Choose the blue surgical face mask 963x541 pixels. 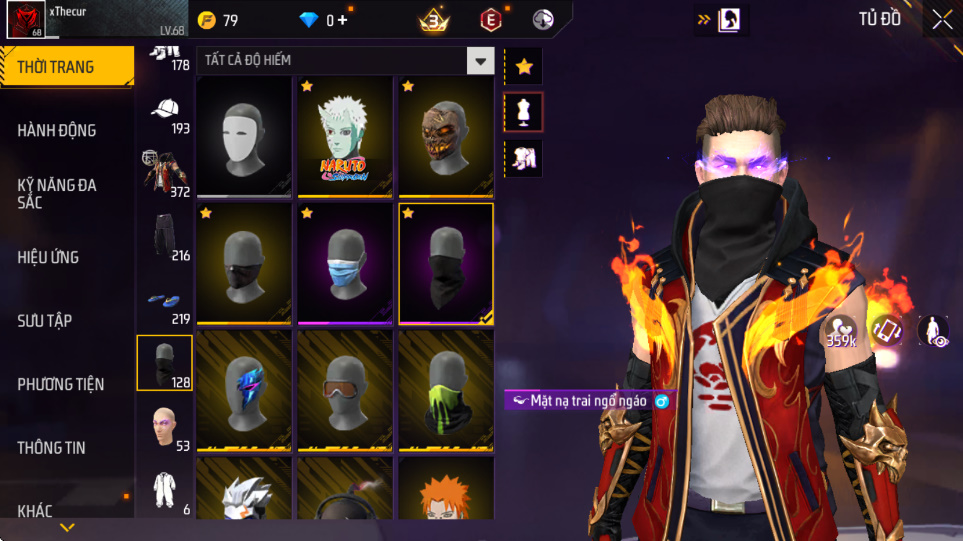click(x=345, y=264)
